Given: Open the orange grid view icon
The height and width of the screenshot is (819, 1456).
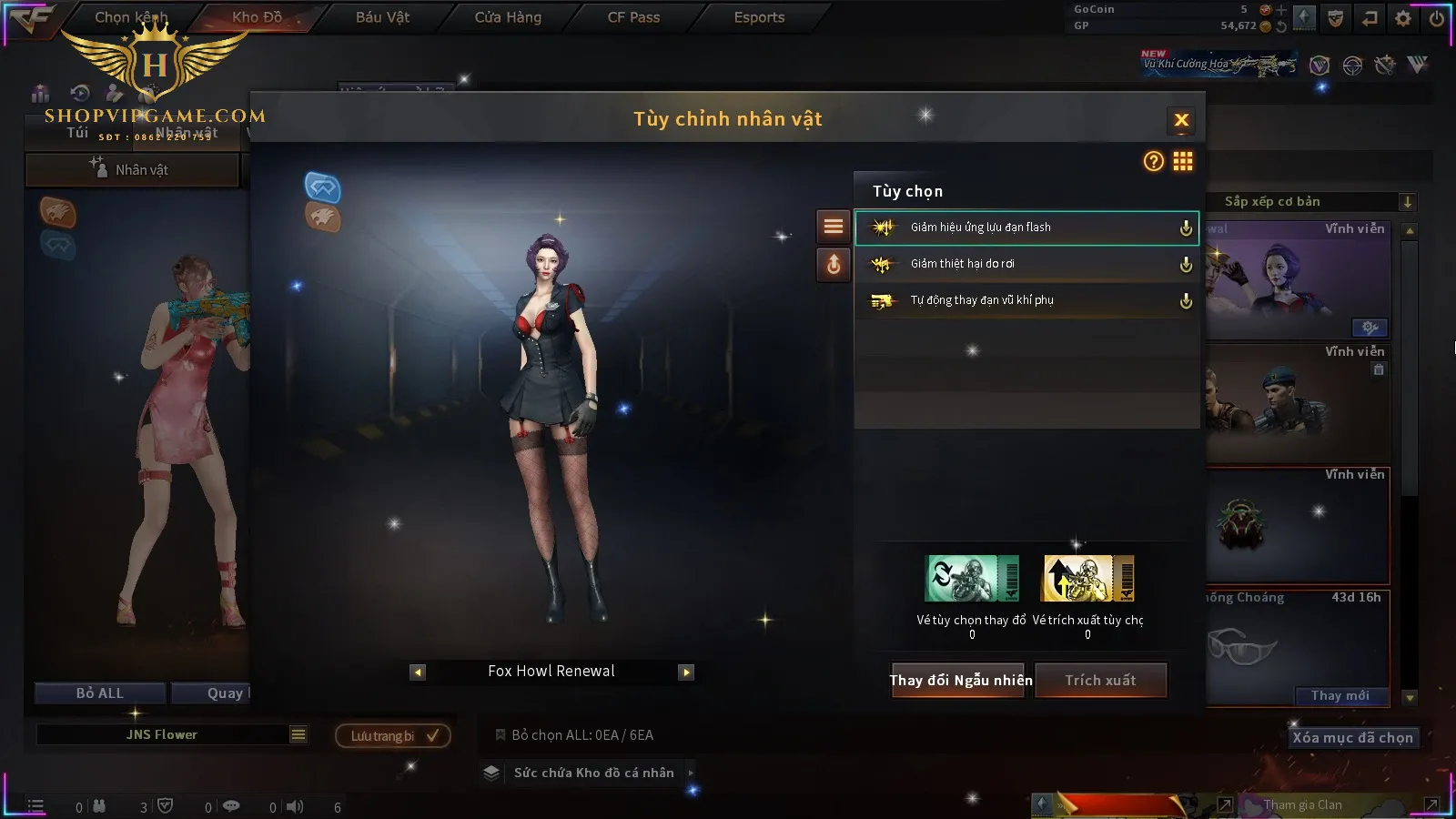Looking at the screenshot, I should (x=1183, y=161).
